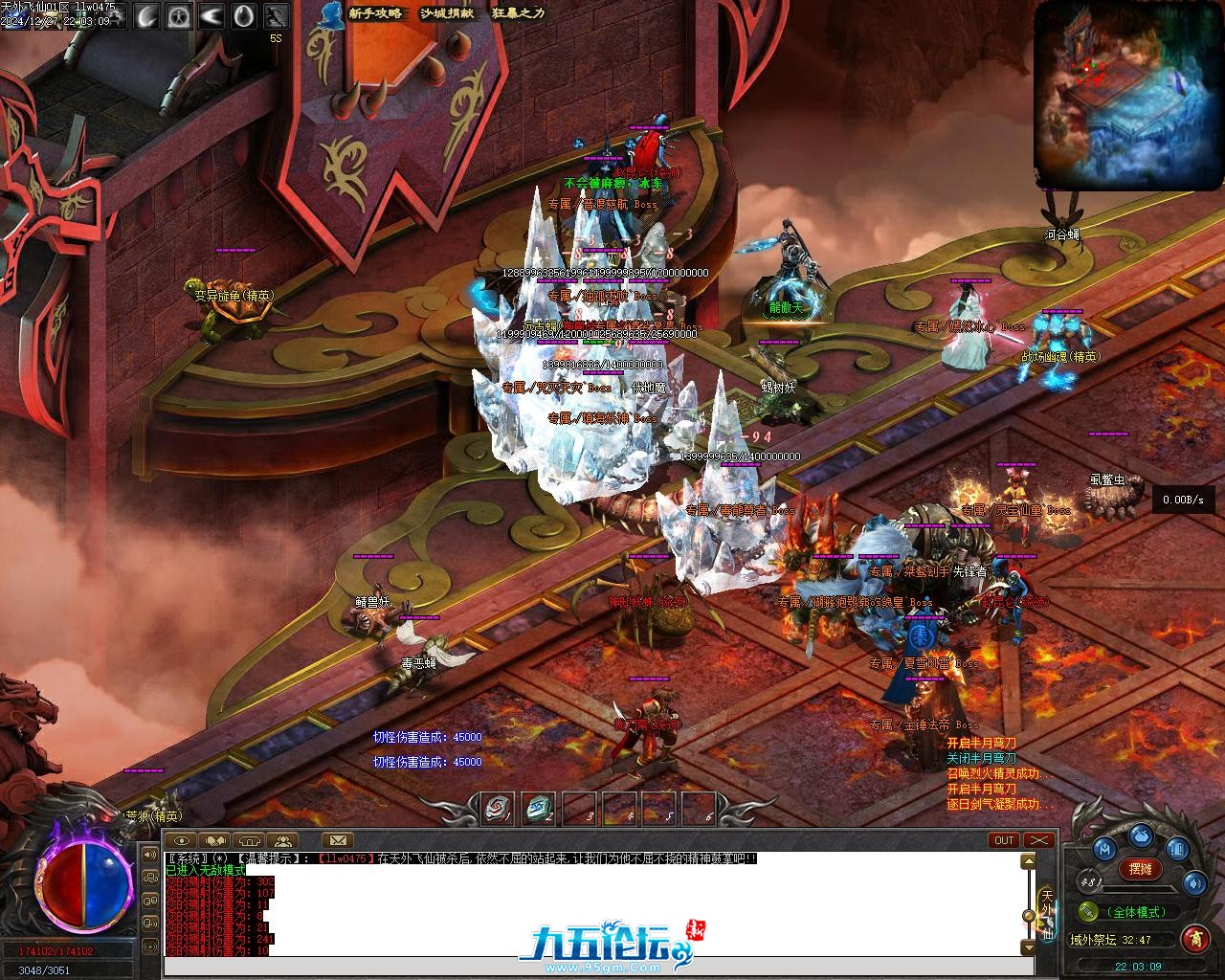
Task: Toggle the sword attack mode button
Action: coord(1088,911)
